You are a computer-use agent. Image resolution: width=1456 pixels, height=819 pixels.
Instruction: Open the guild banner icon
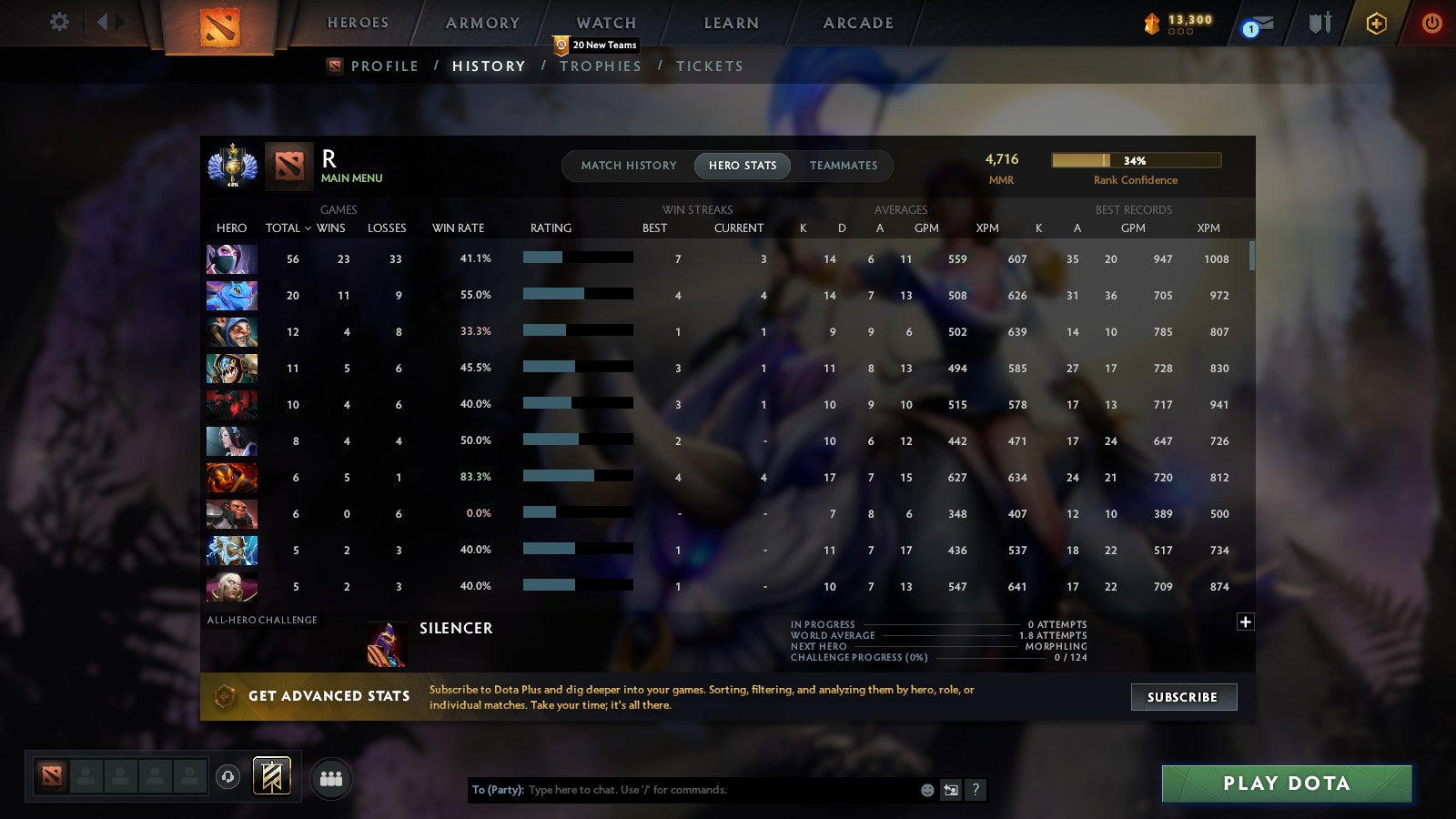pyautogui.click(x=272, y=774)
